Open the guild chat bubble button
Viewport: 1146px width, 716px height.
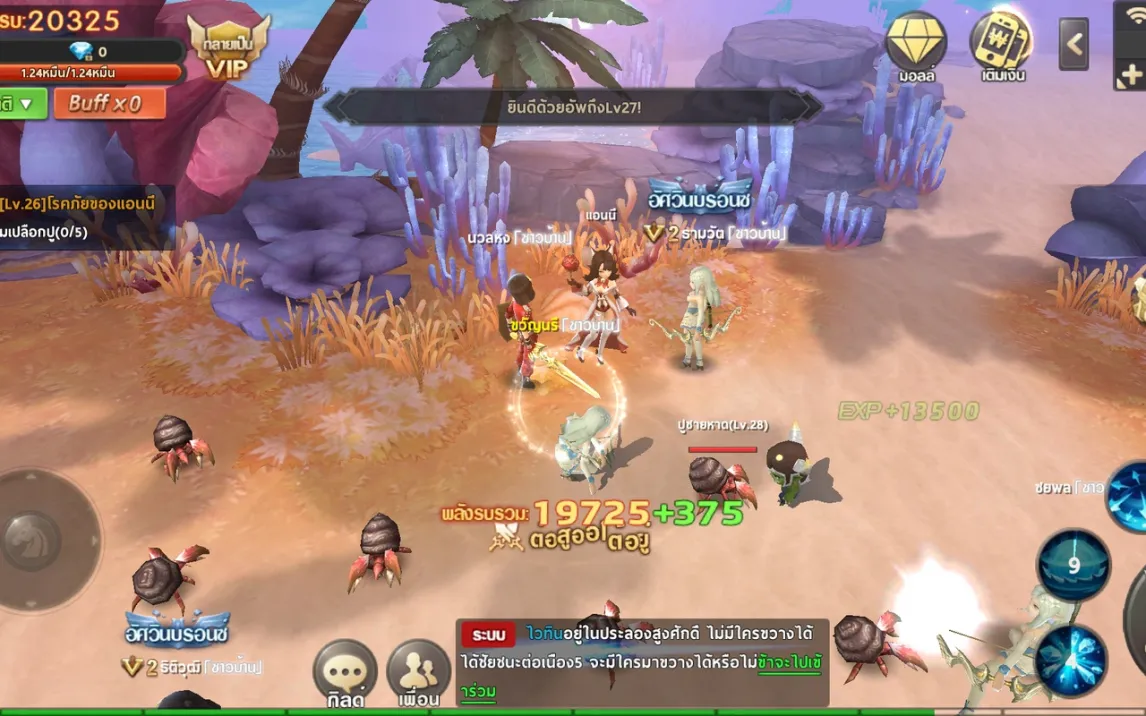click(x=345, y=673)
